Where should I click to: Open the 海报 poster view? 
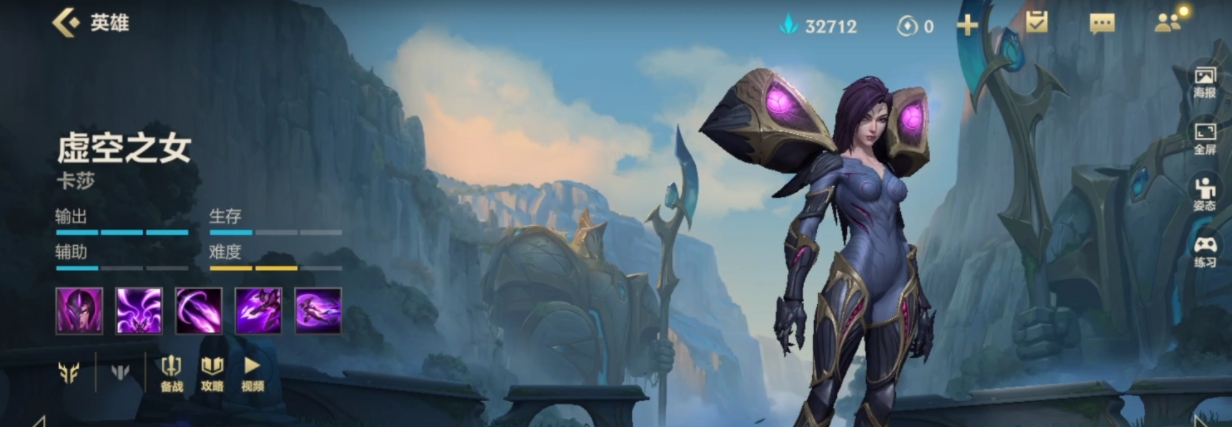point(1204,82)
